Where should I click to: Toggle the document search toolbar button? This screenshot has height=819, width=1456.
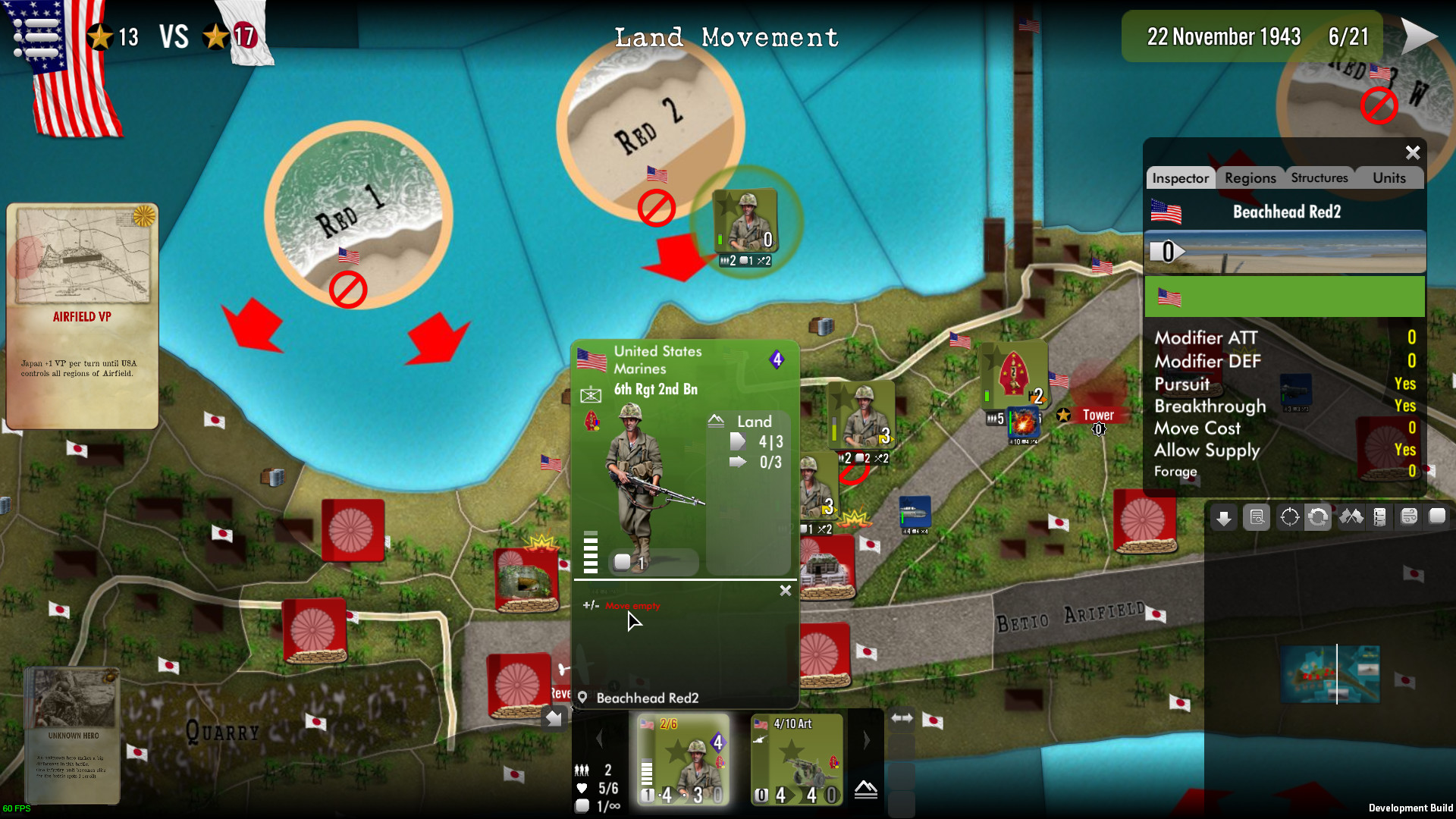pyautogui.click(x=1257, y=518)
